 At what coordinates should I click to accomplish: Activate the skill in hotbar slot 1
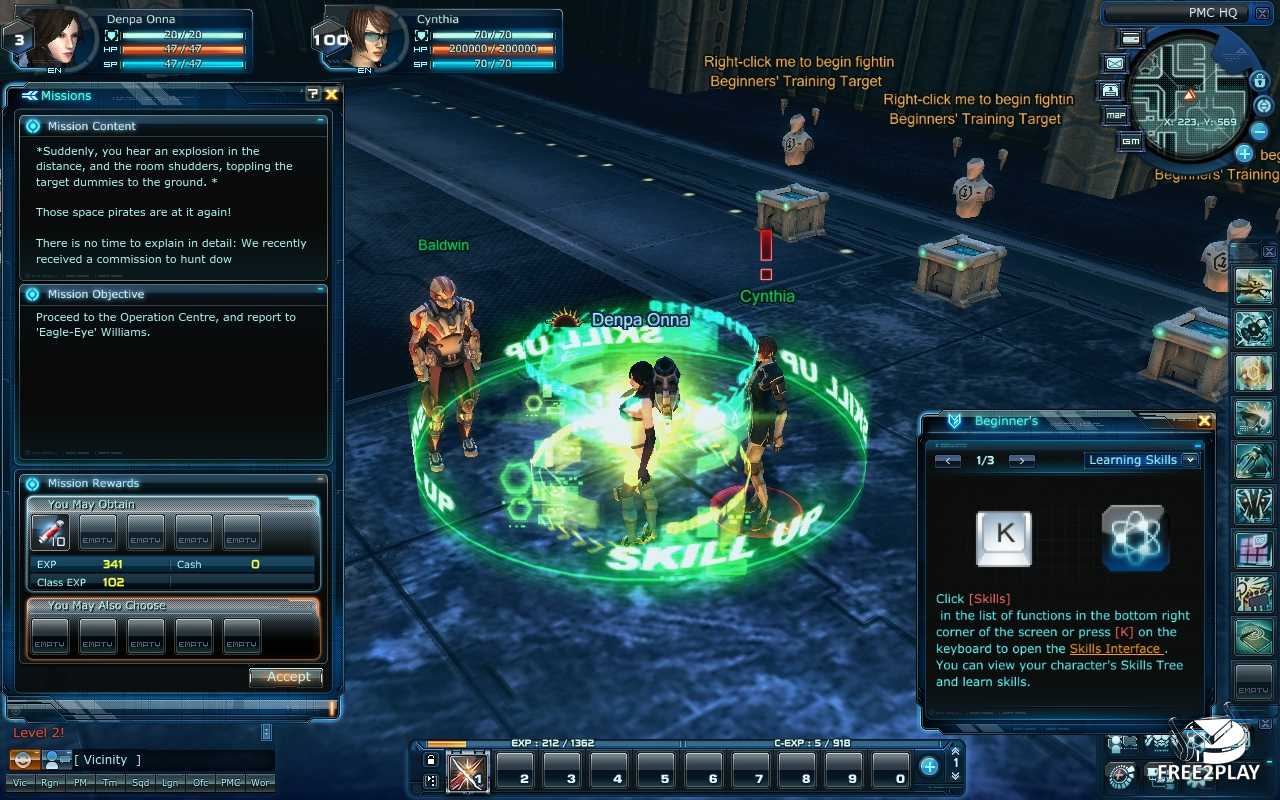(467, 773)
